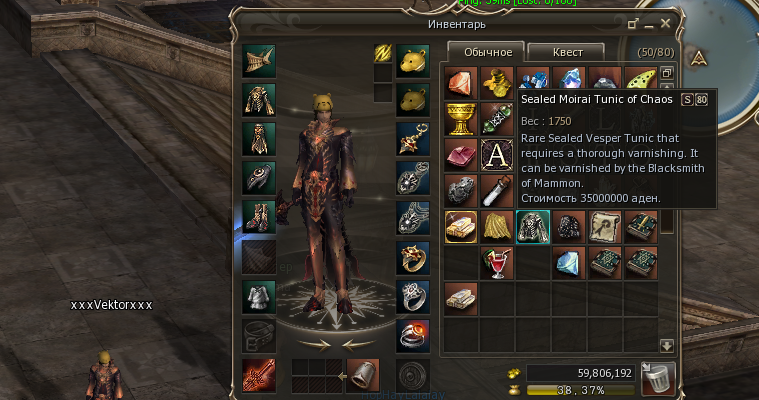Click the equipped necklace slot
Screen dimensions: 759x400
click(x=412, y=138)
